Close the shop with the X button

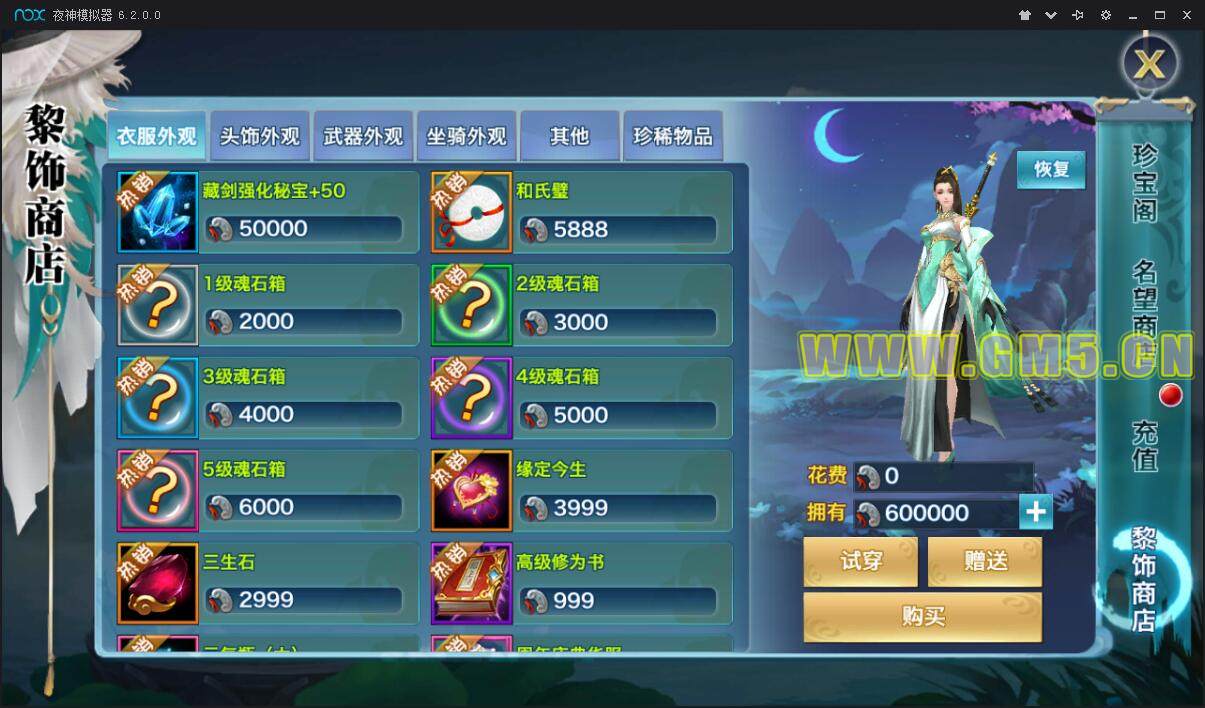[1149, 64]
